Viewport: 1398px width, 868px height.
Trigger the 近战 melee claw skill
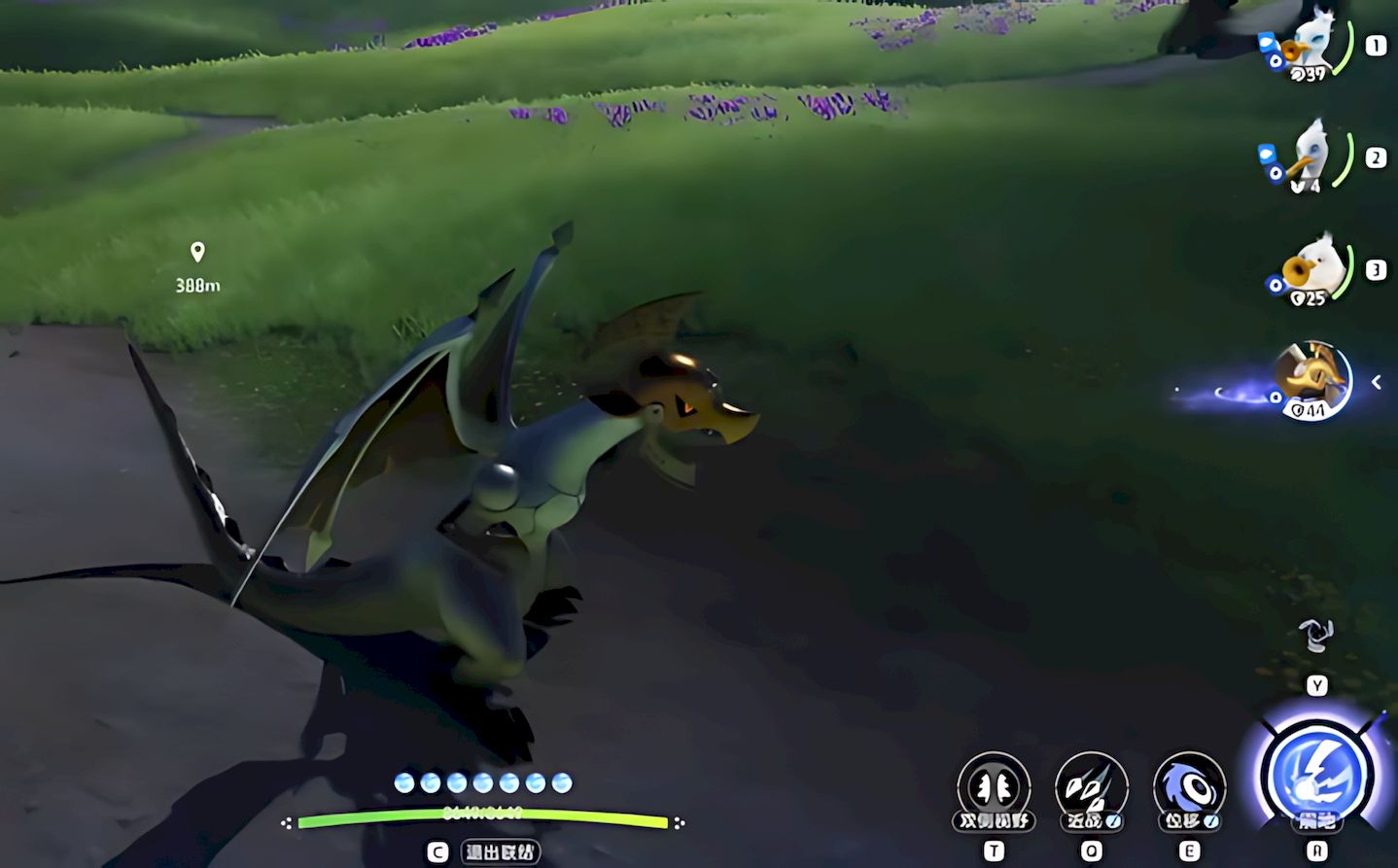pos(1091,786)
